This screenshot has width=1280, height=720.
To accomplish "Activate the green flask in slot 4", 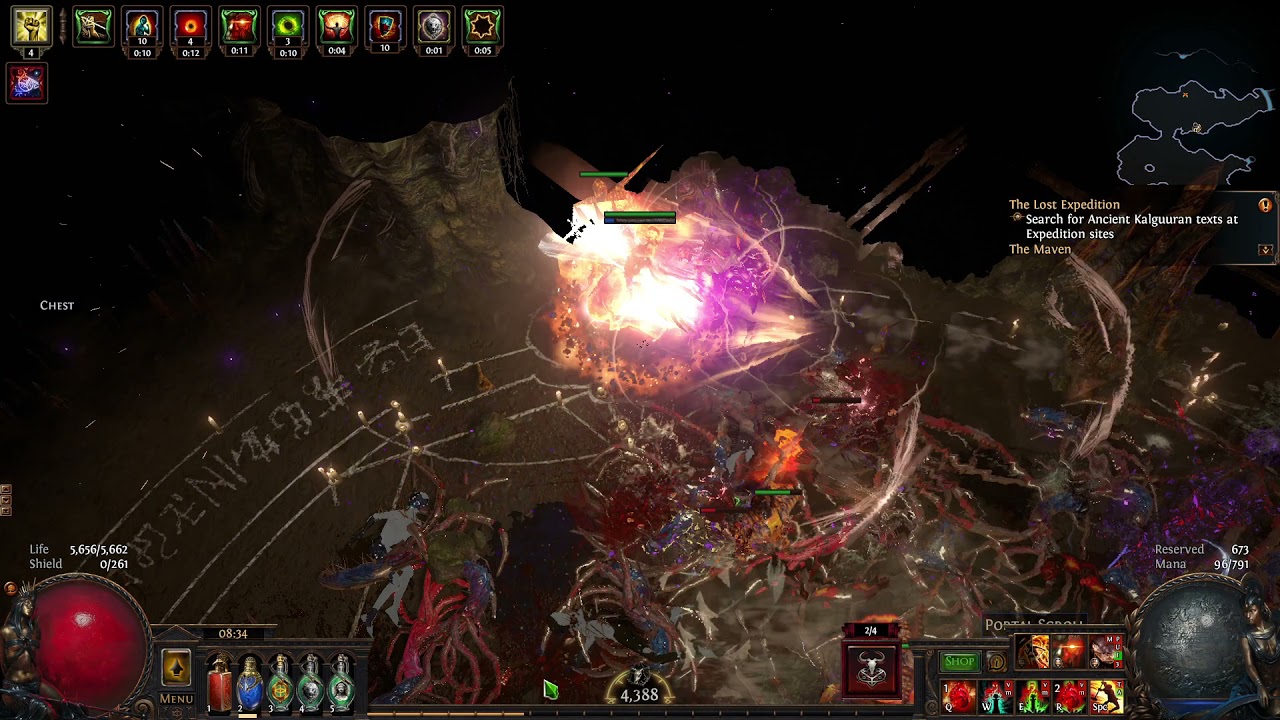I will (x=311, y=684).
